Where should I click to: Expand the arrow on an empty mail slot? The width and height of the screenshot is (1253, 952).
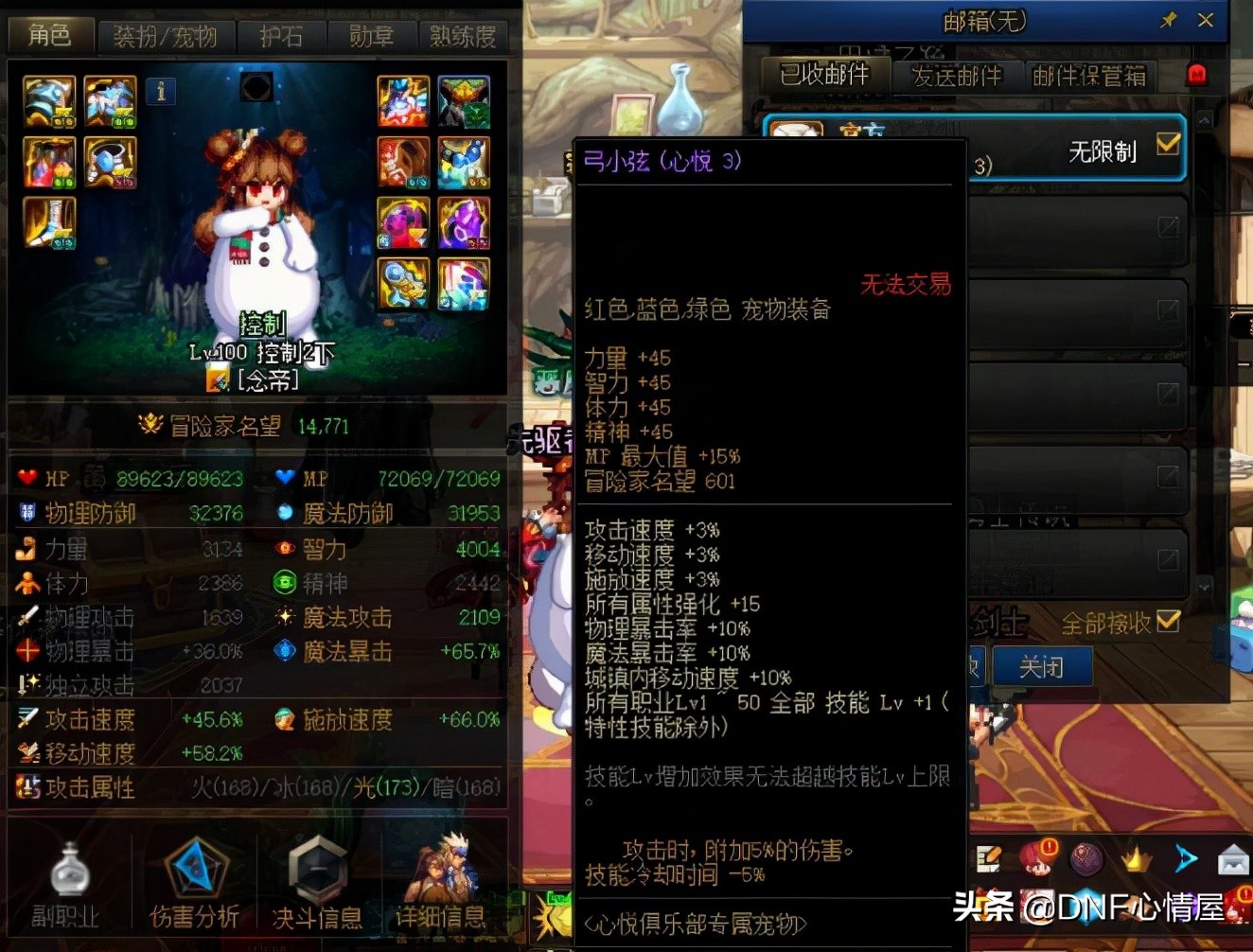point(1171,228)
